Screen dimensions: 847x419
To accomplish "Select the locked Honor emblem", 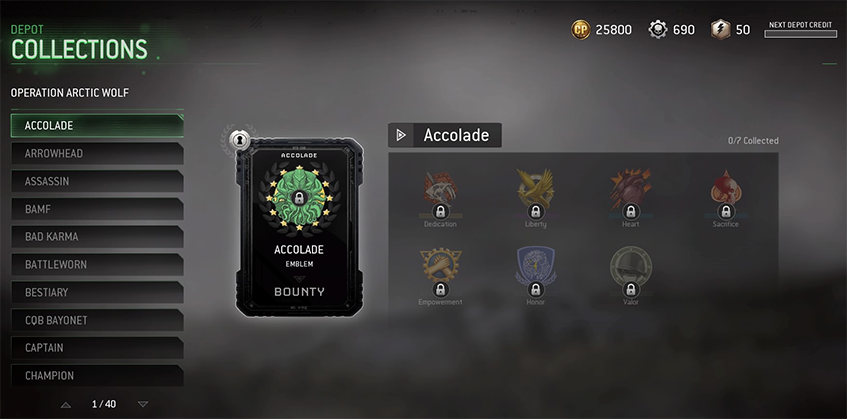I will point(535,272).
